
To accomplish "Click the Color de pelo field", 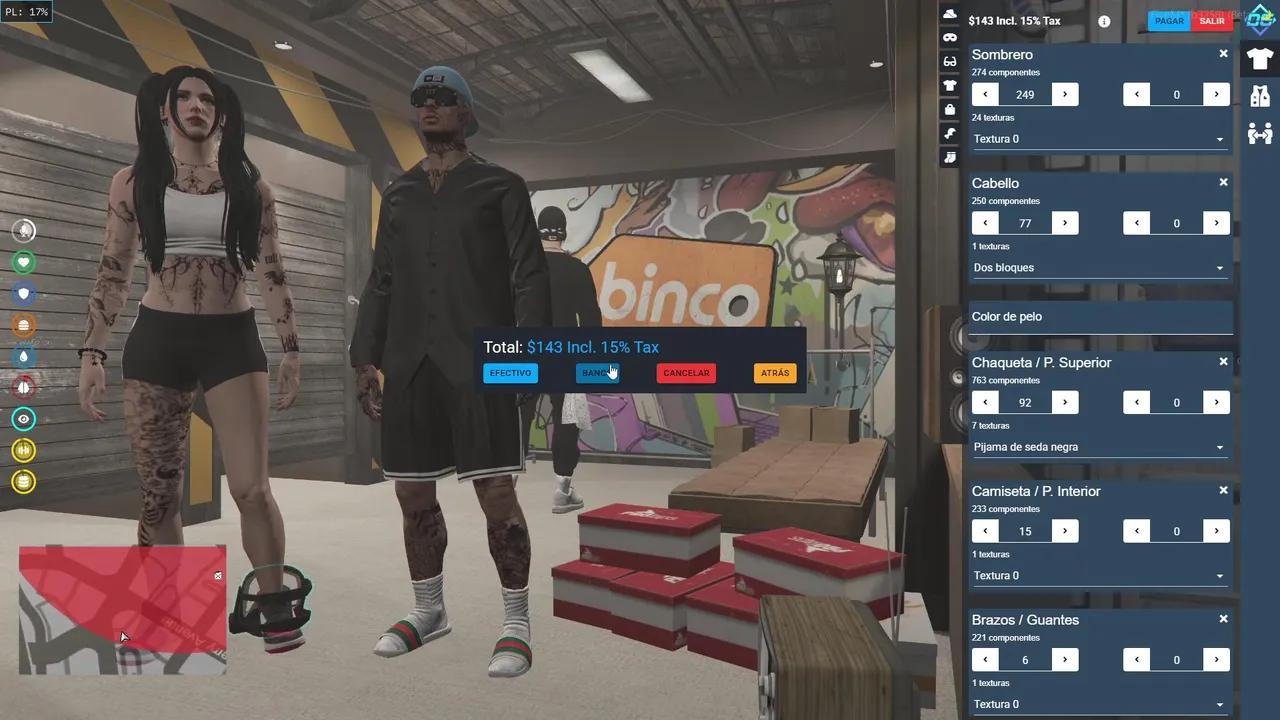I will [x=1100, y=316].
